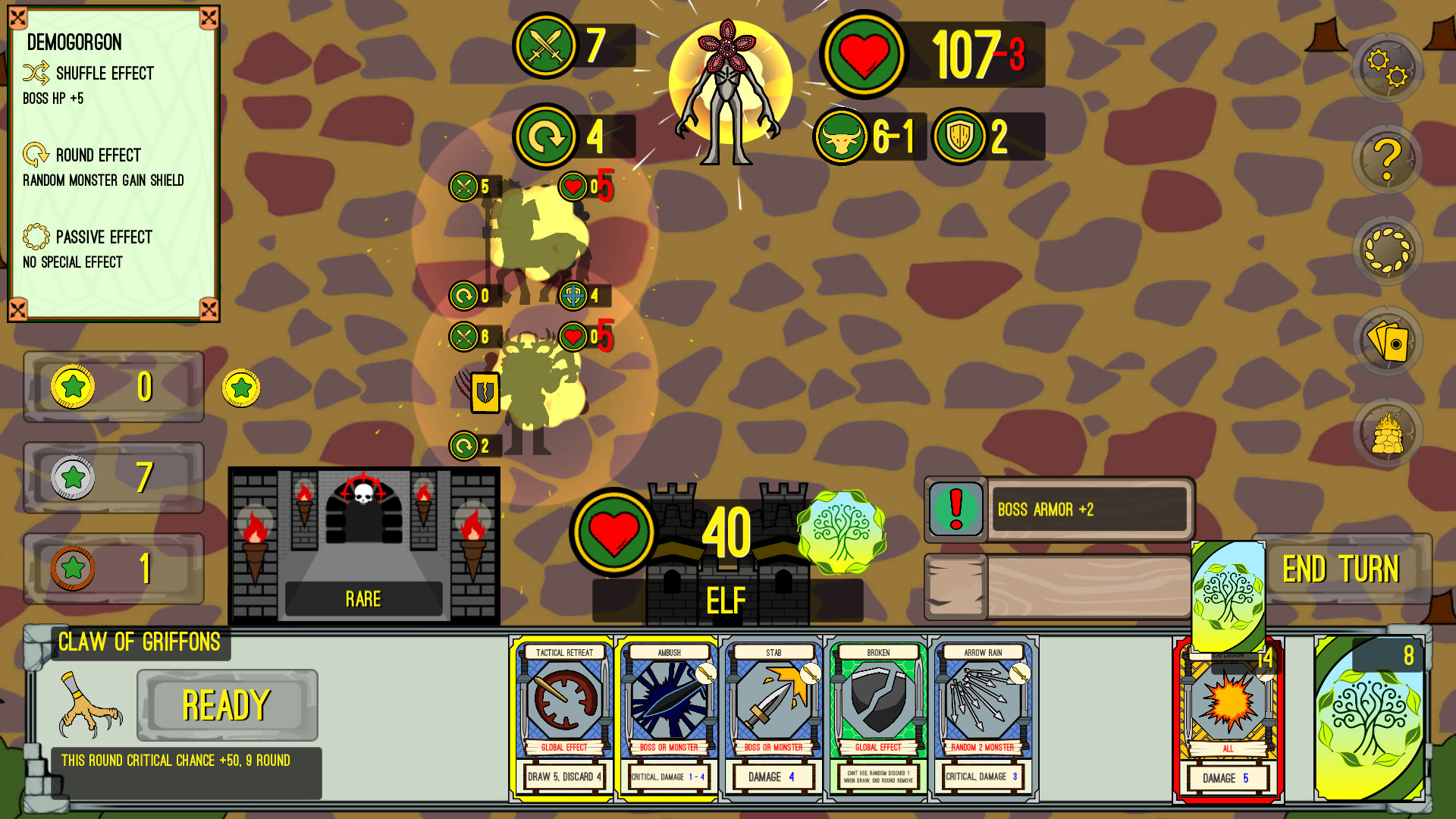Click the green star coin next to score counter

(x=241, y=386)
